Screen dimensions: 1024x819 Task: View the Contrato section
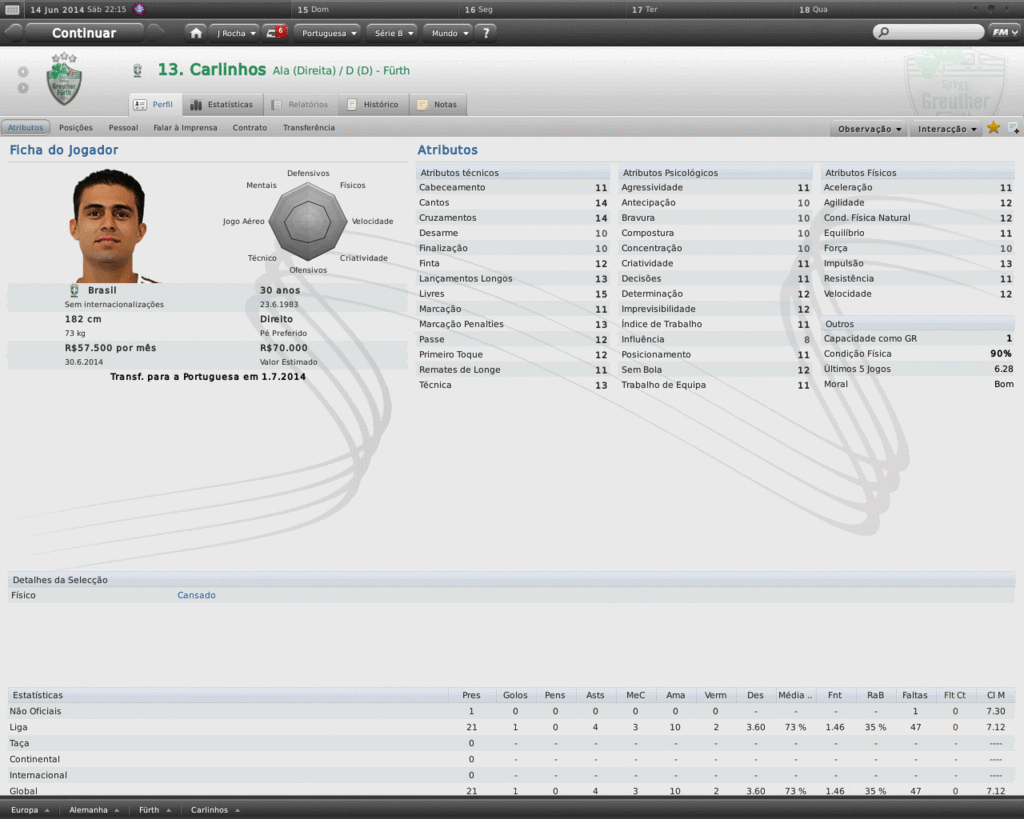click(x=250, y=128)
